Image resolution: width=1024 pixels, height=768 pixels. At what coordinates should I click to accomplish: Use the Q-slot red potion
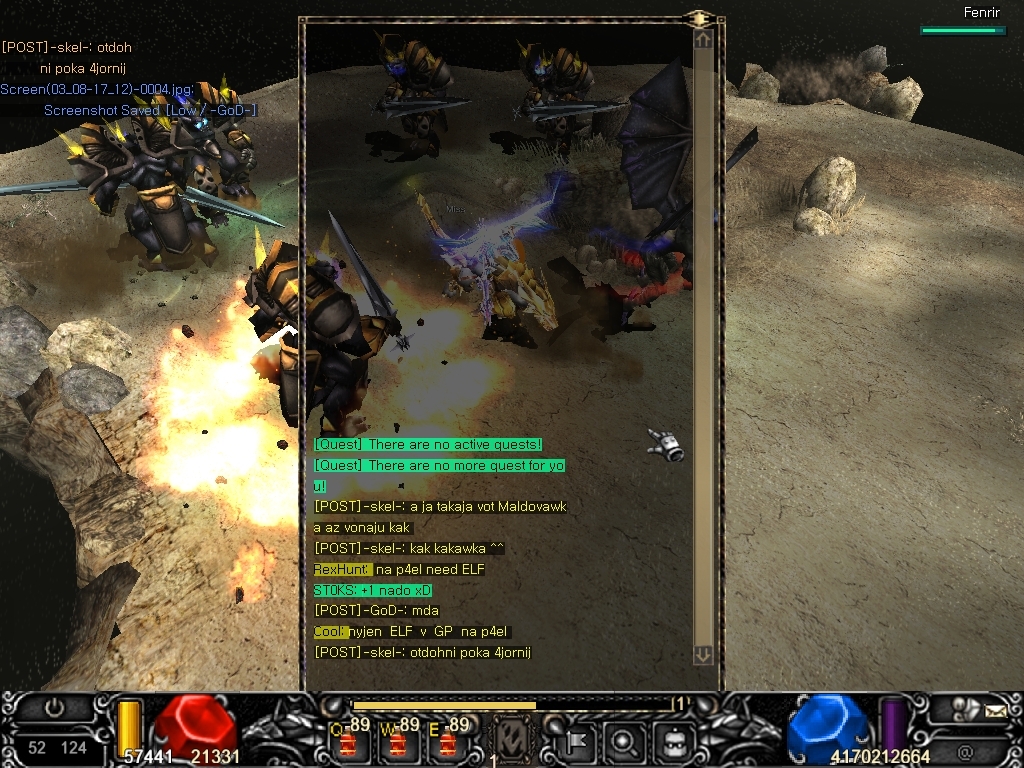tap(350, 743)
